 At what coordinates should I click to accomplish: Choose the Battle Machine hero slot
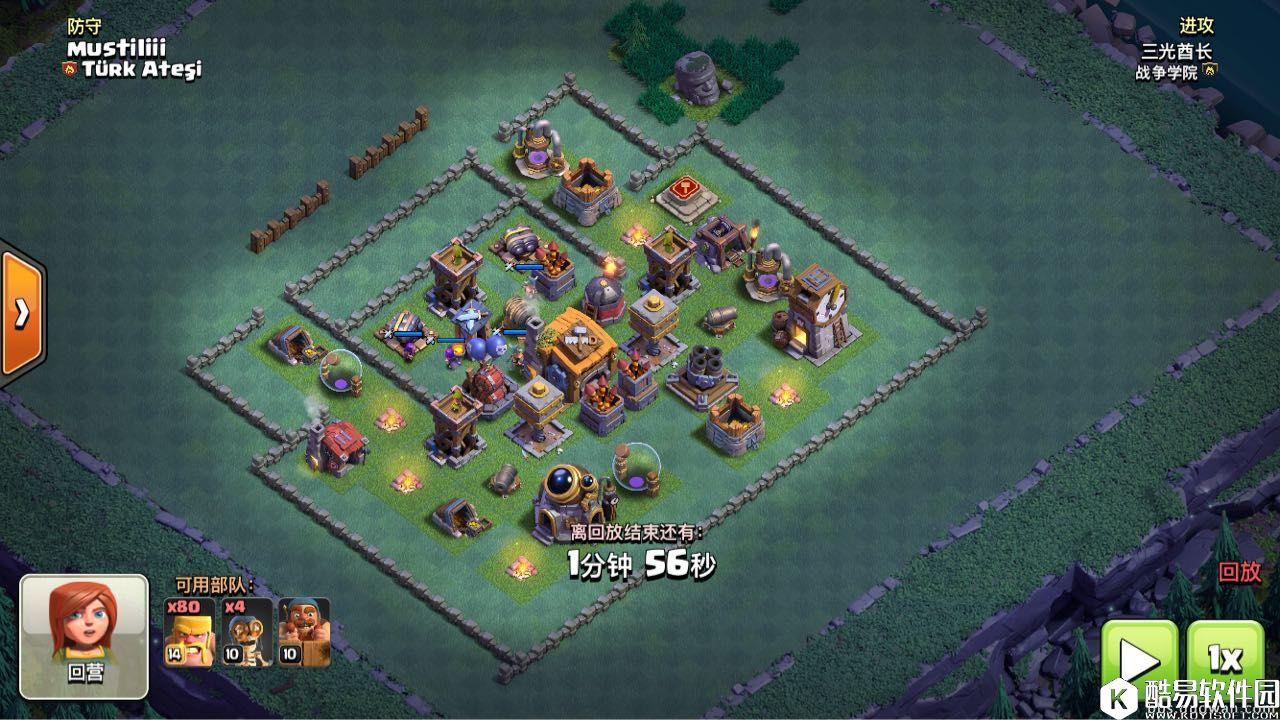[x=304, y=632]
